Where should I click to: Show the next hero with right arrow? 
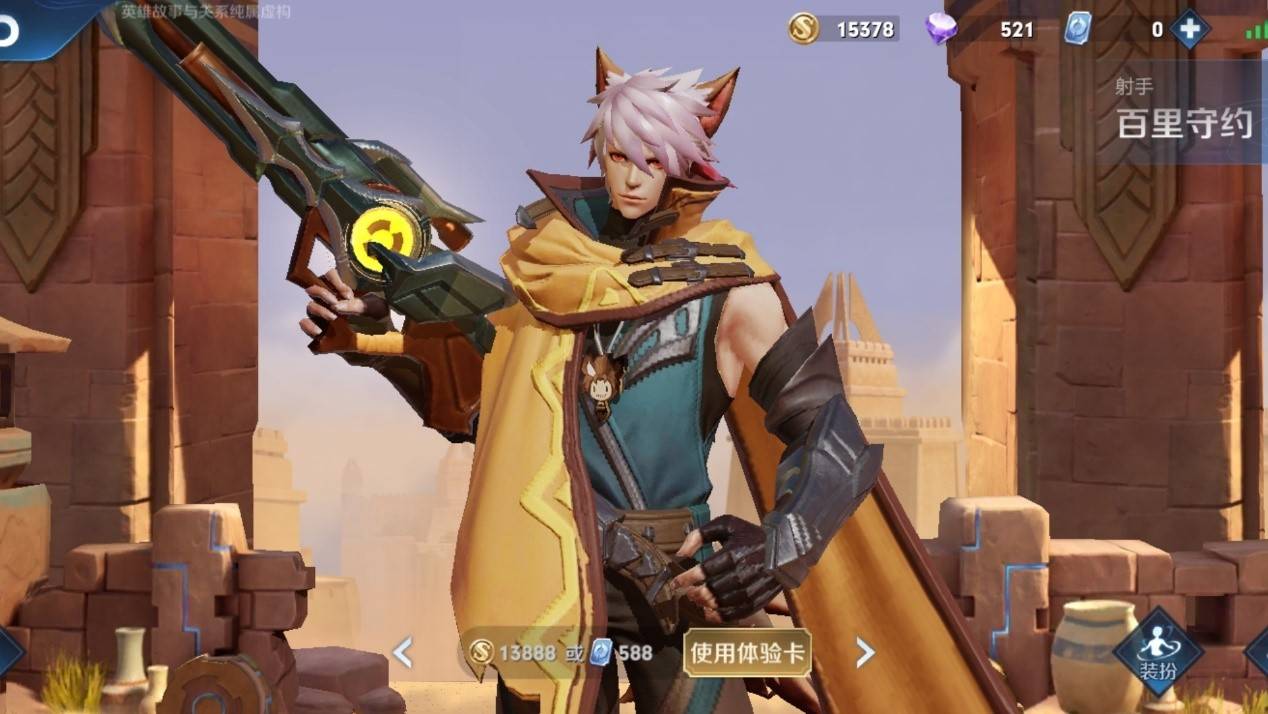865,653
